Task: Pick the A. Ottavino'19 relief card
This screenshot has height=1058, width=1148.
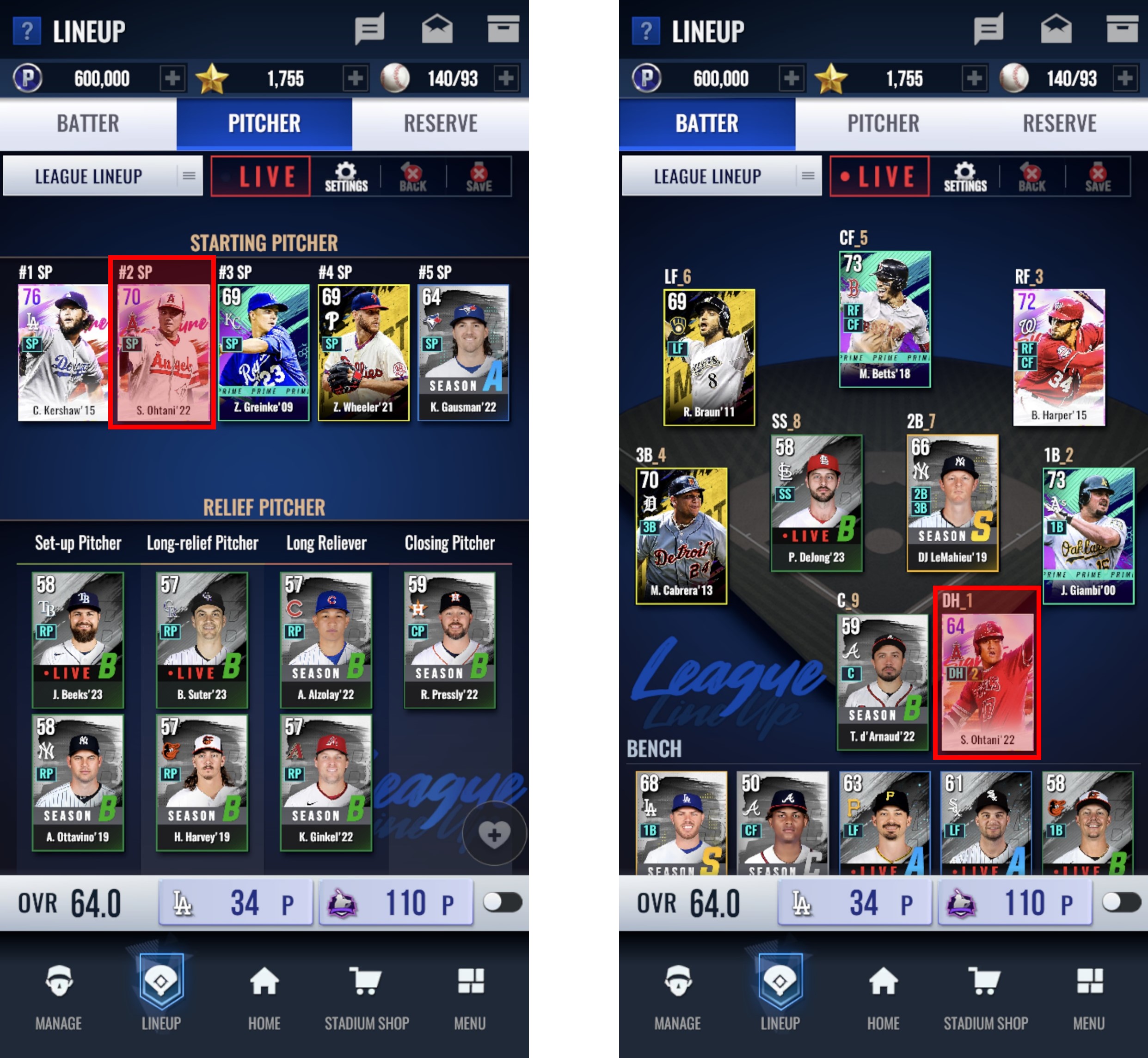Action: (78, 782)
